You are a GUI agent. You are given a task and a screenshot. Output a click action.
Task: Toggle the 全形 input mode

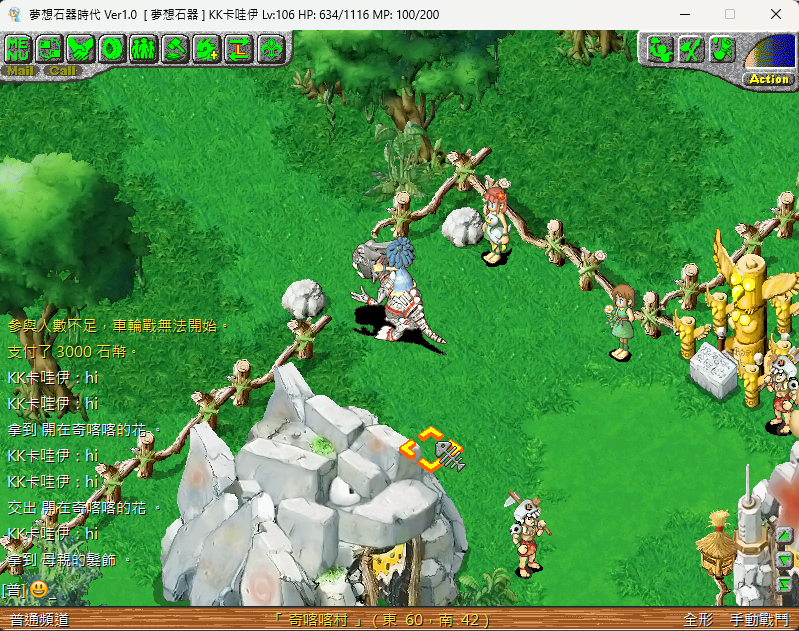click(698, 620)
